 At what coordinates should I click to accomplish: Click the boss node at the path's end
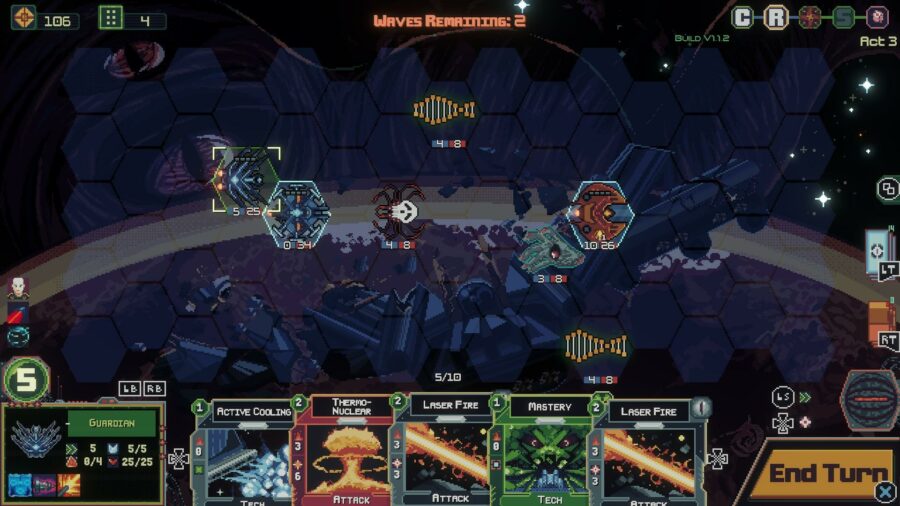pyautogui.click(x=877, y=17)
